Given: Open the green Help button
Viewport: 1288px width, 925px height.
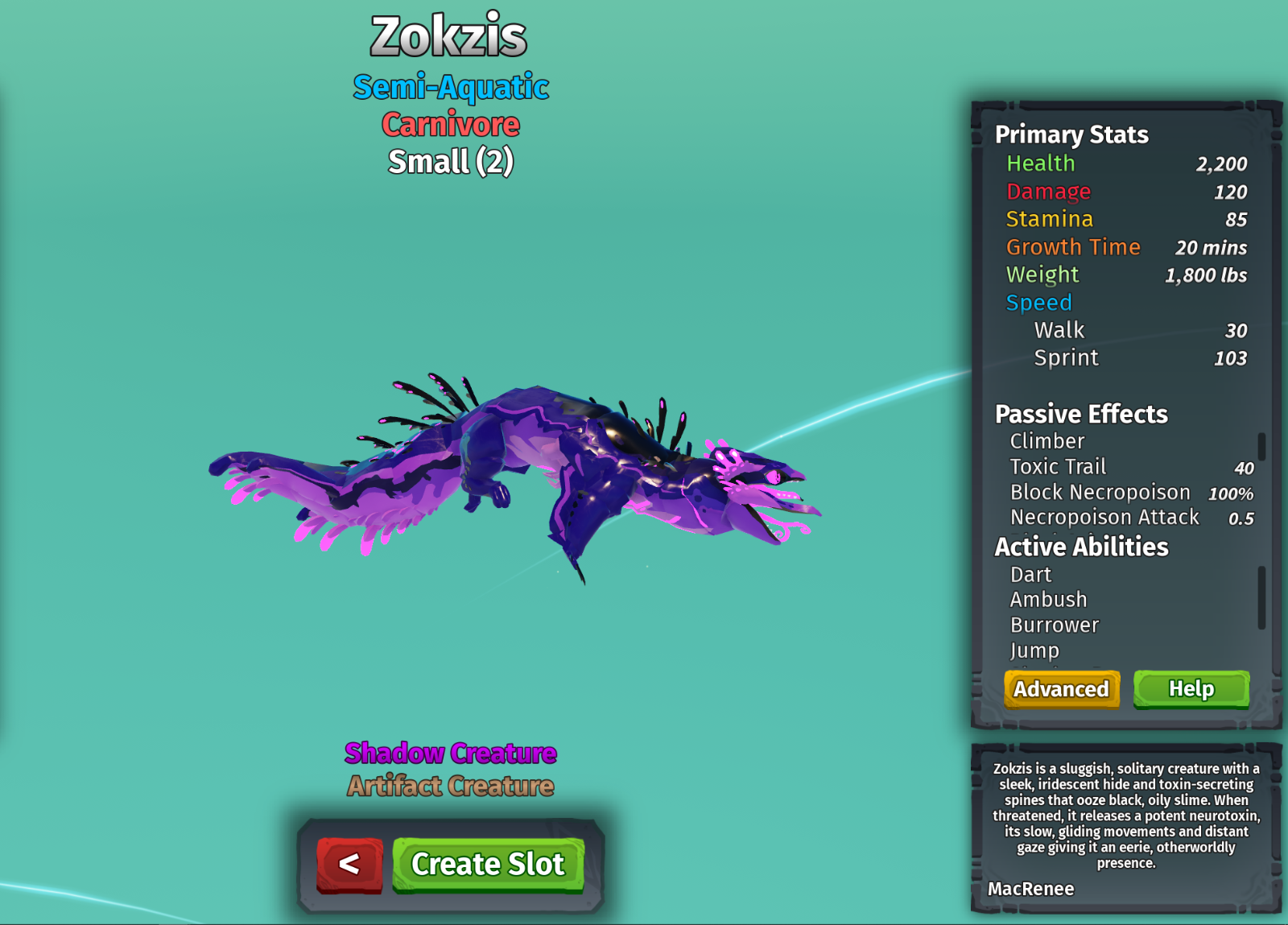Looking at the screenshot, I should (1191, 689).
